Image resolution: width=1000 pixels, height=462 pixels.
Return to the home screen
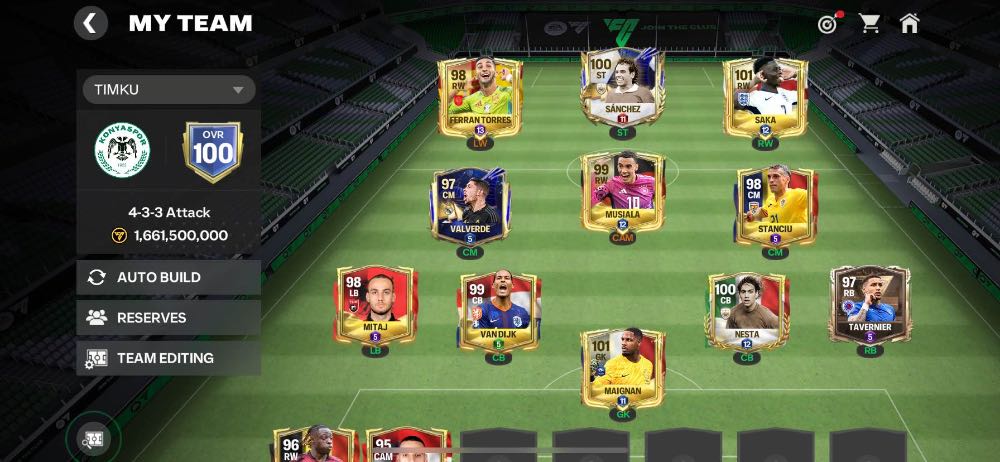click(x=909, y=24)
